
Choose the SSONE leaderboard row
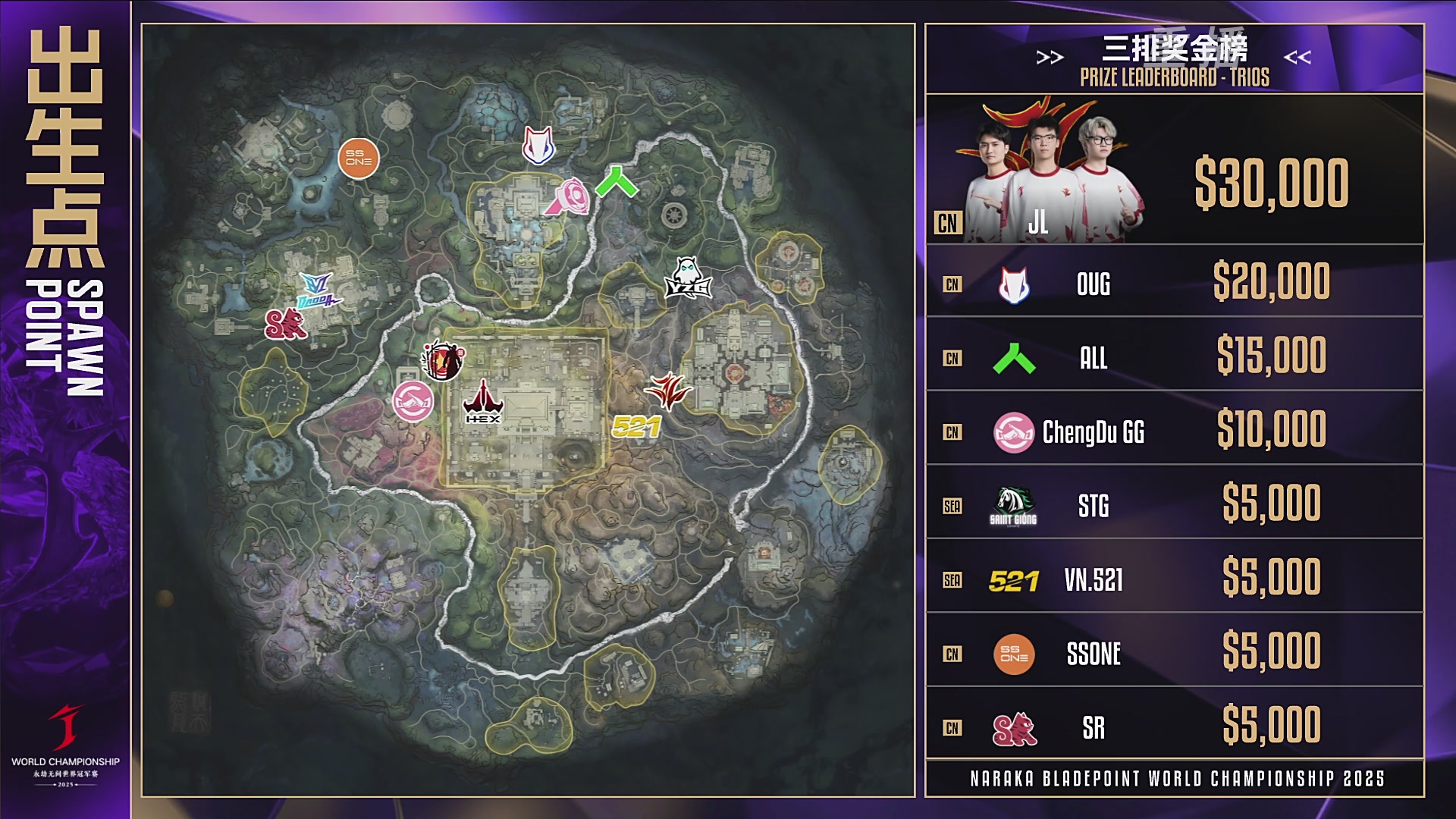[x=1174, y=651]
